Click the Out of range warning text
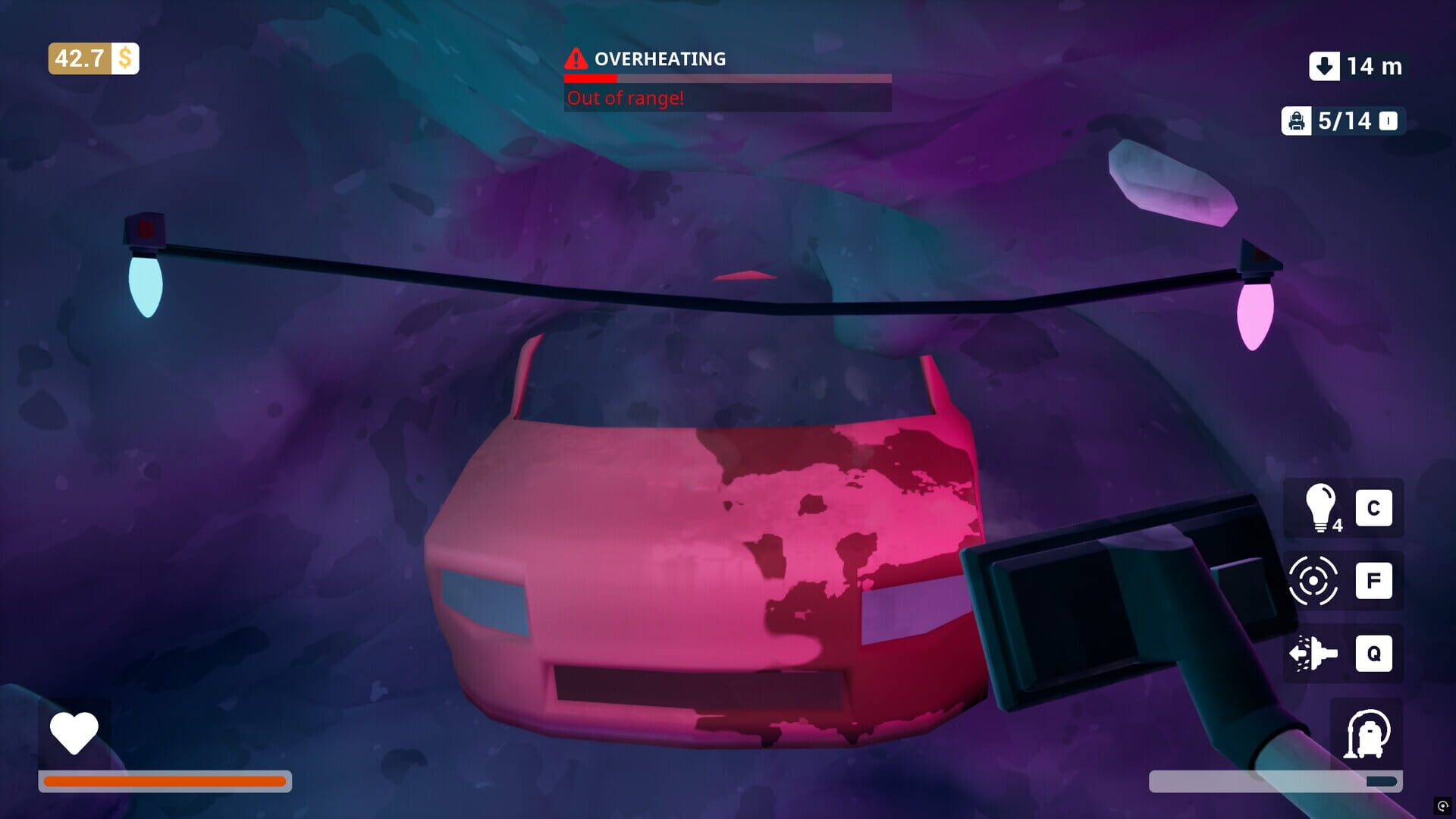This screenshot has height=819, width=1456. click(x=625, y=97)
